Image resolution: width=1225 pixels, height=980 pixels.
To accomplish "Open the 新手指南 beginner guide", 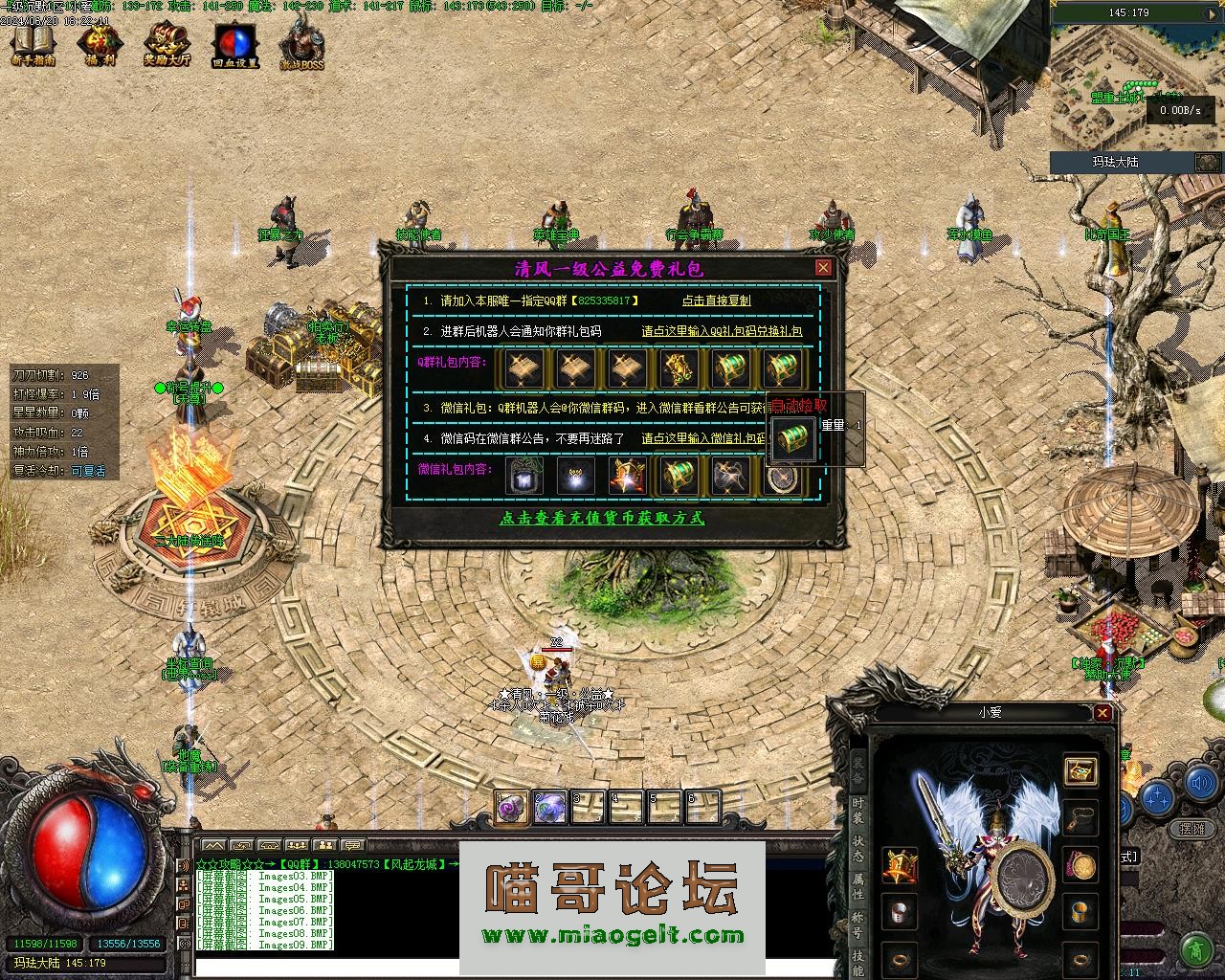I will [x=33, y=45].
